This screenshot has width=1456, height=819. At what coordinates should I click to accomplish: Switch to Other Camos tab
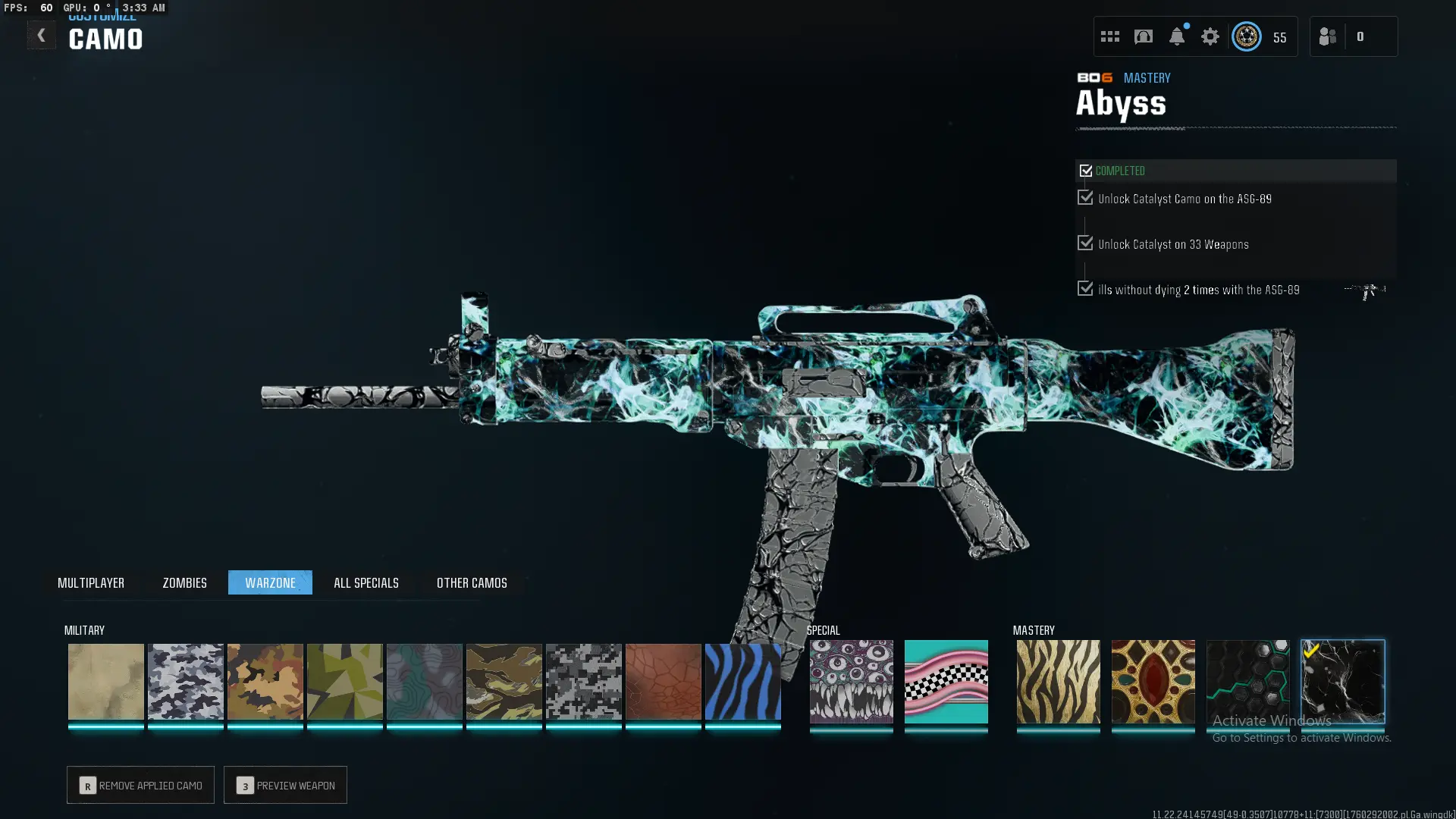(472, 582)
